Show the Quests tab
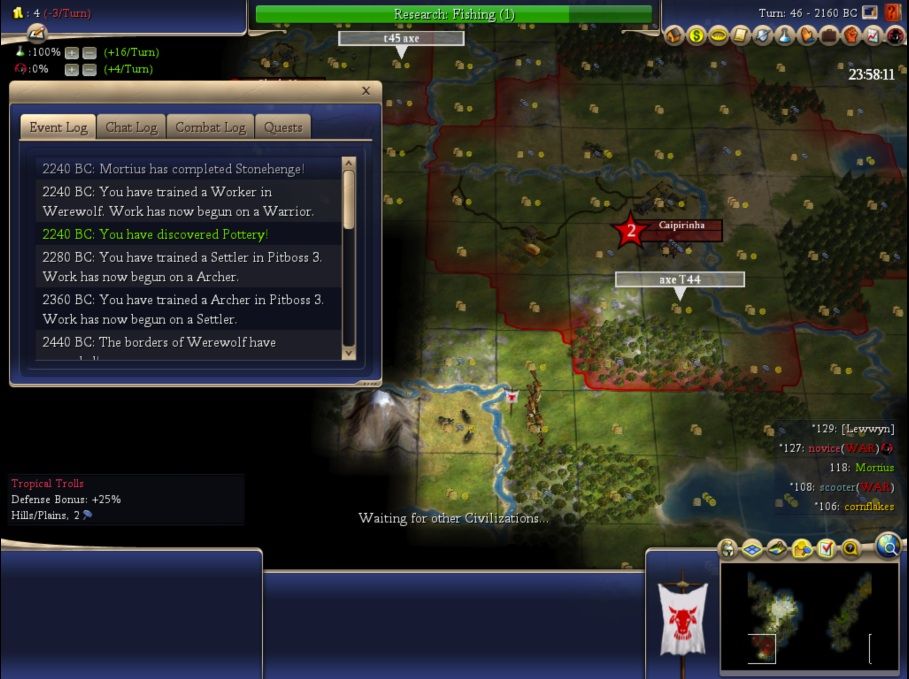Image resolution: width=909 pixels, height=679 pixels. click(x=283, y=127)
